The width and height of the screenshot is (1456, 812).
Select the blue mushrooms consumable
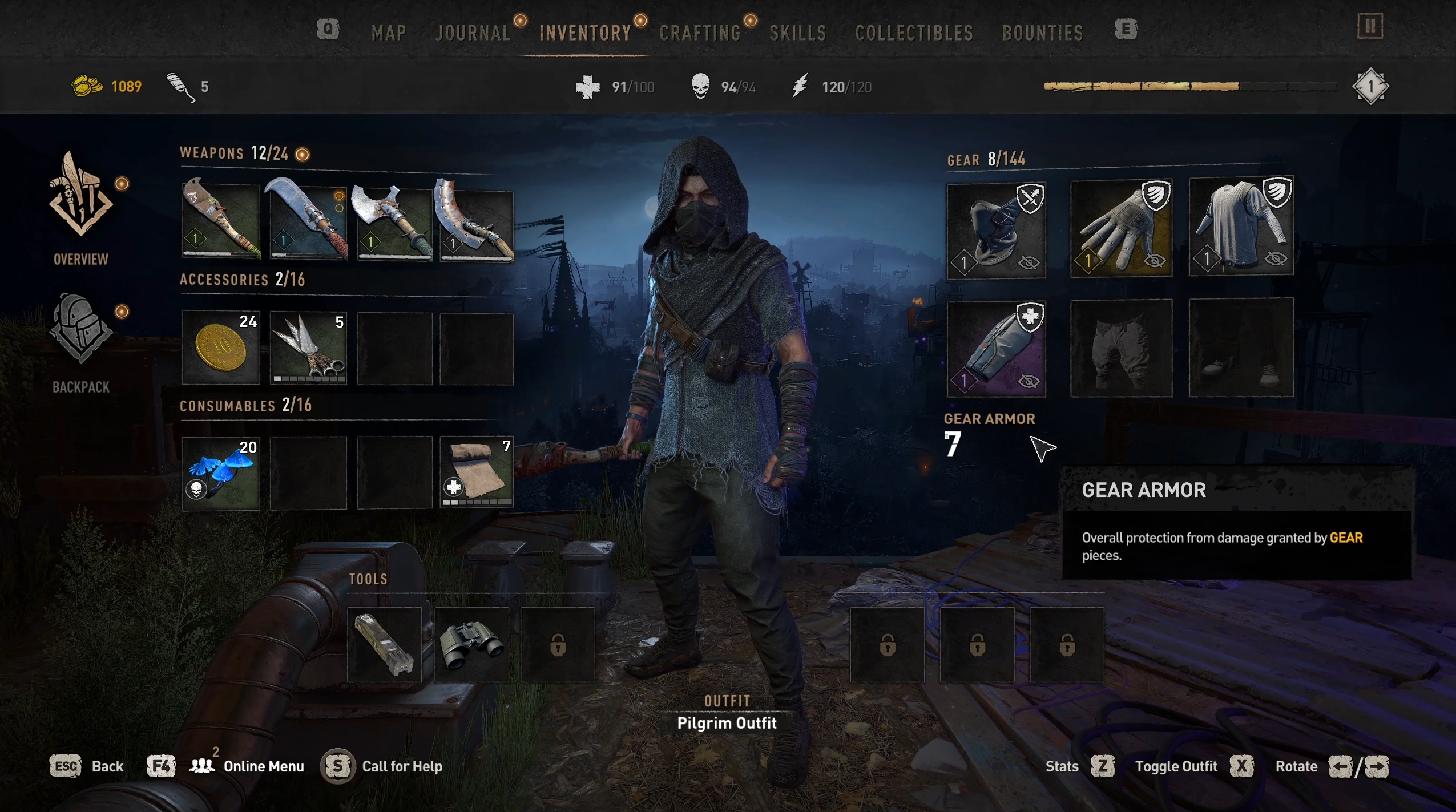221,472
